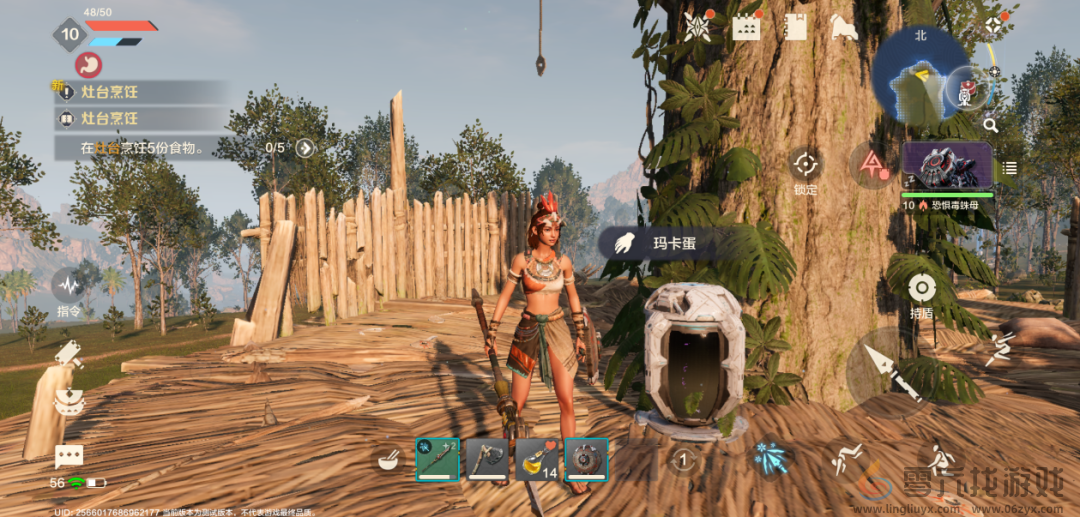Open the list icon beside the mount portrait
The width and height of the screenshot is (1080, 517).
[1009, 168]
